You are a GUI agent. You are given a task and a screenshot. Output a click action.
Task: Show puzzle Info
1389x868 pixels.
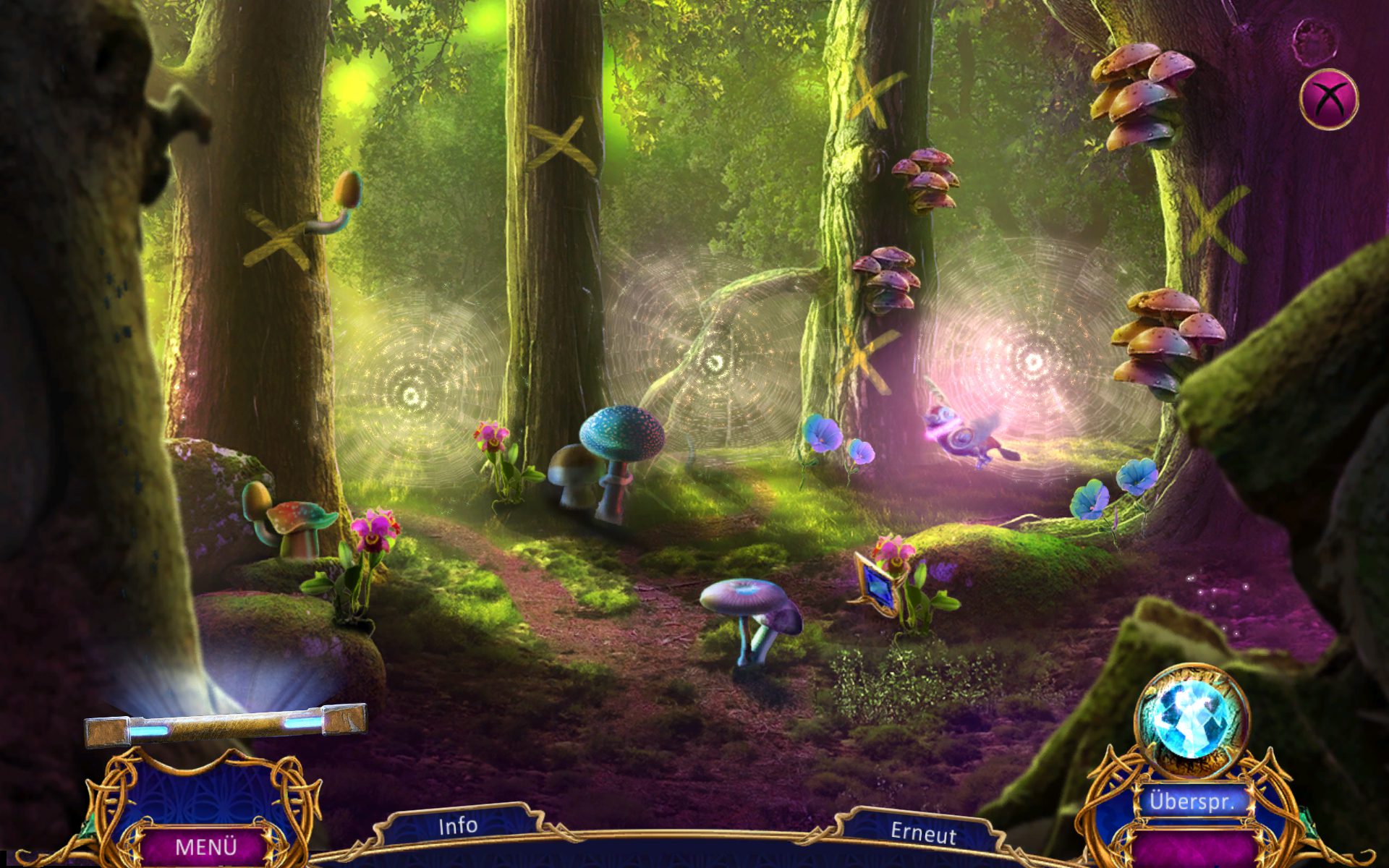pos(458,825)
